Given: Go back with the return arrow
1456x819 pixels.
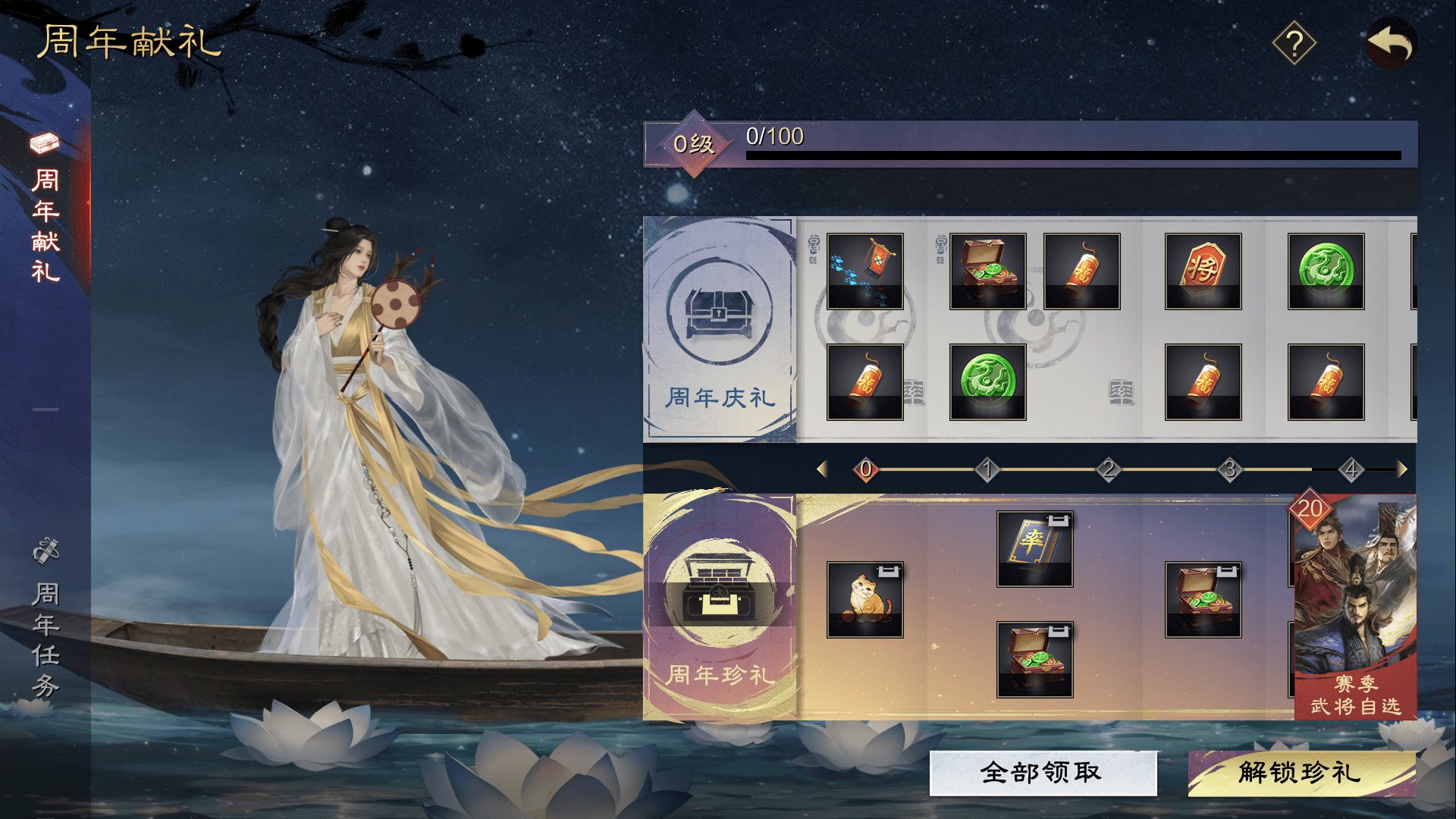Looking at the screenshot, I should [1391, 43].
